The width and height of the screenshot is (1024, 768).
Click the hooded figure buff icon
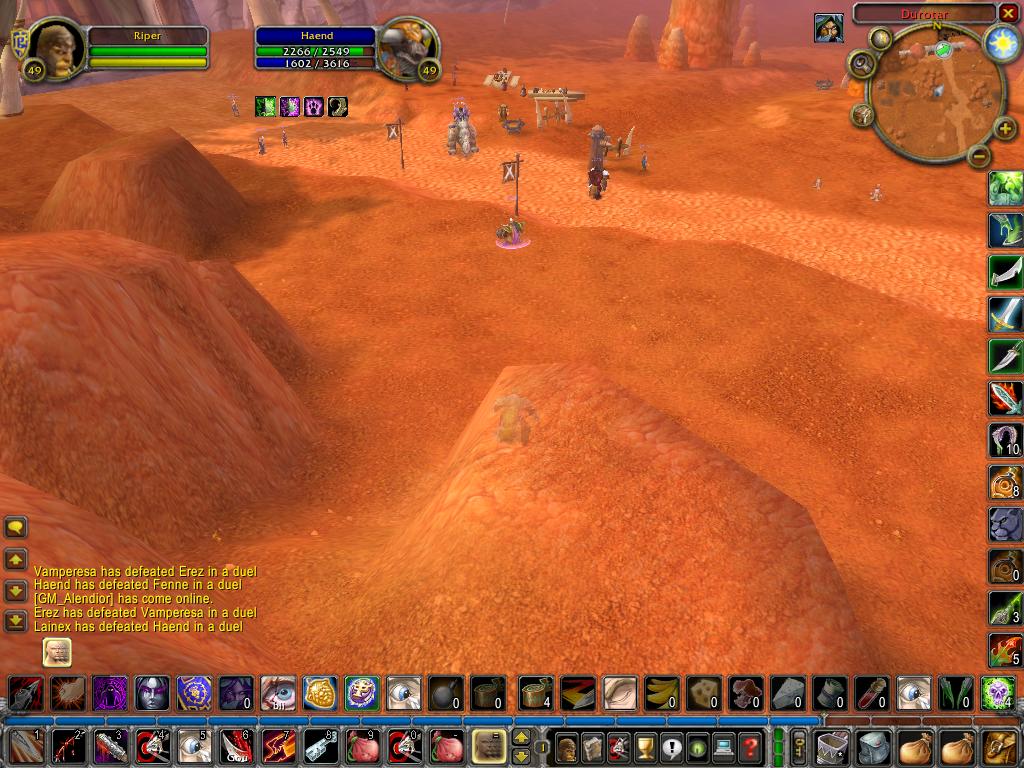click(x=828, y=28)
